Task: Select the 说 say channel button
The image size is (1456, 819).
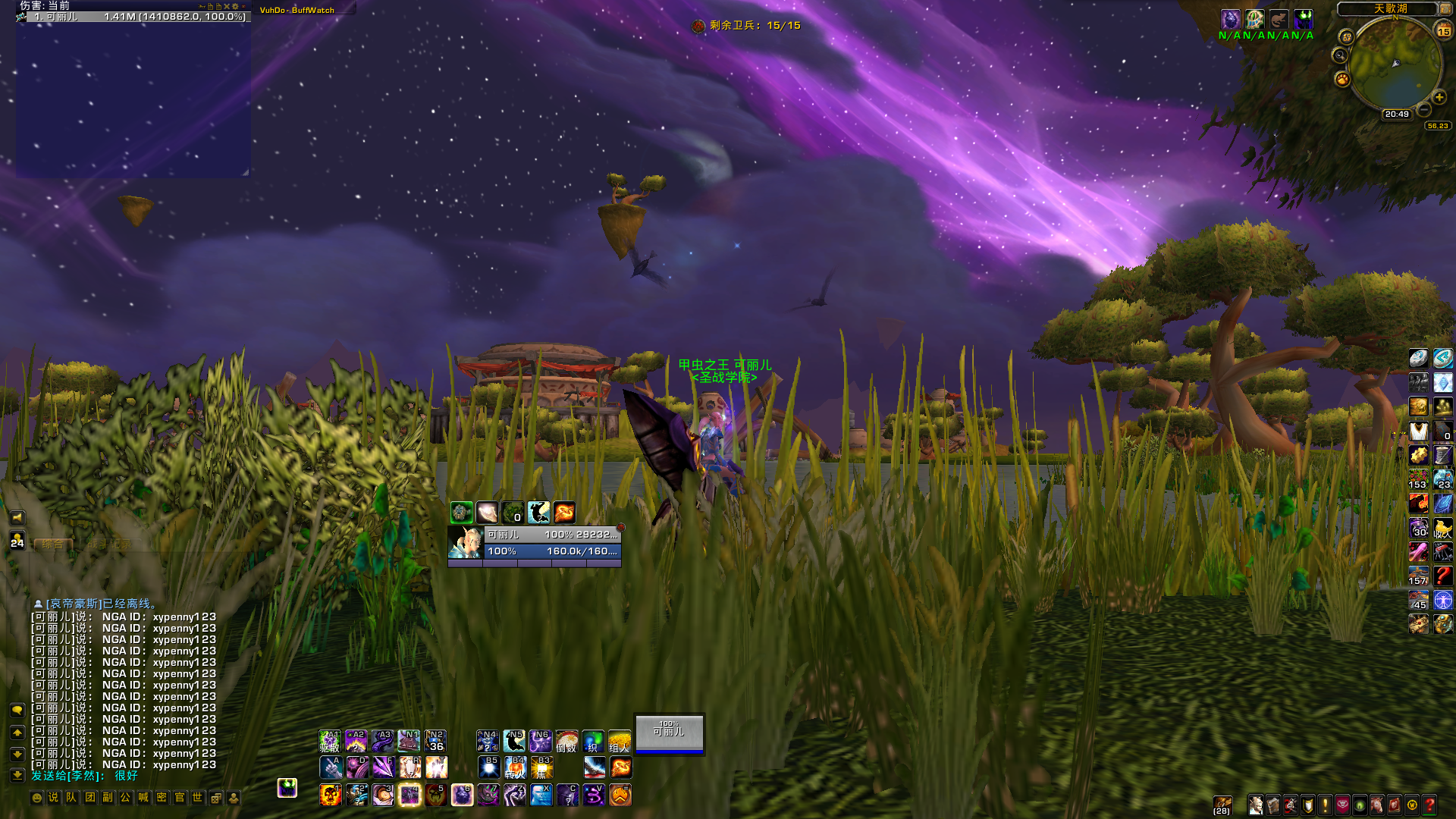Action: pos(53,798)
